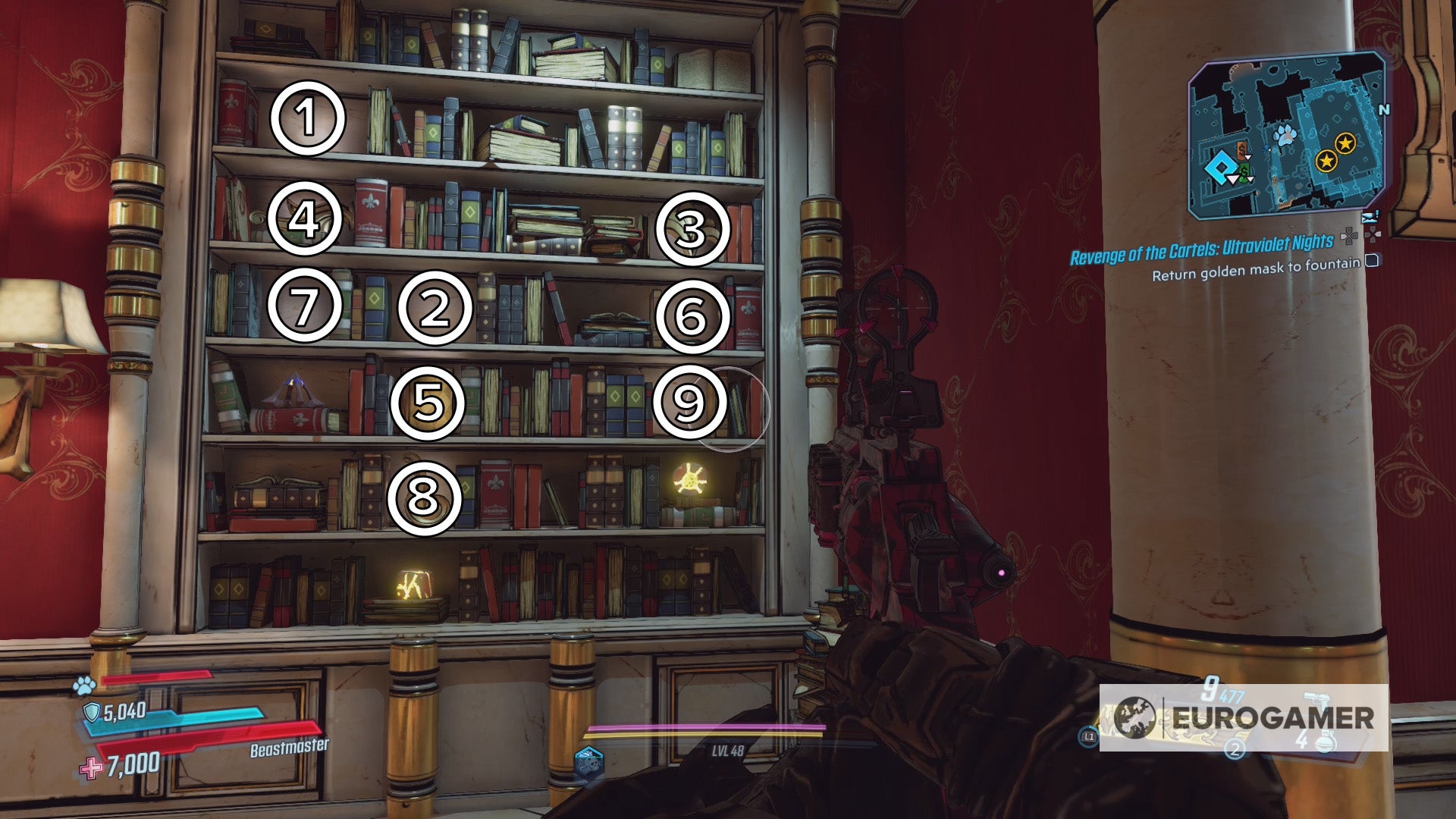Image resolution: width=1456 pixels, height=819 pixels.
Task: Click the shield icon next to 5,040
Action: pos(91,711)
